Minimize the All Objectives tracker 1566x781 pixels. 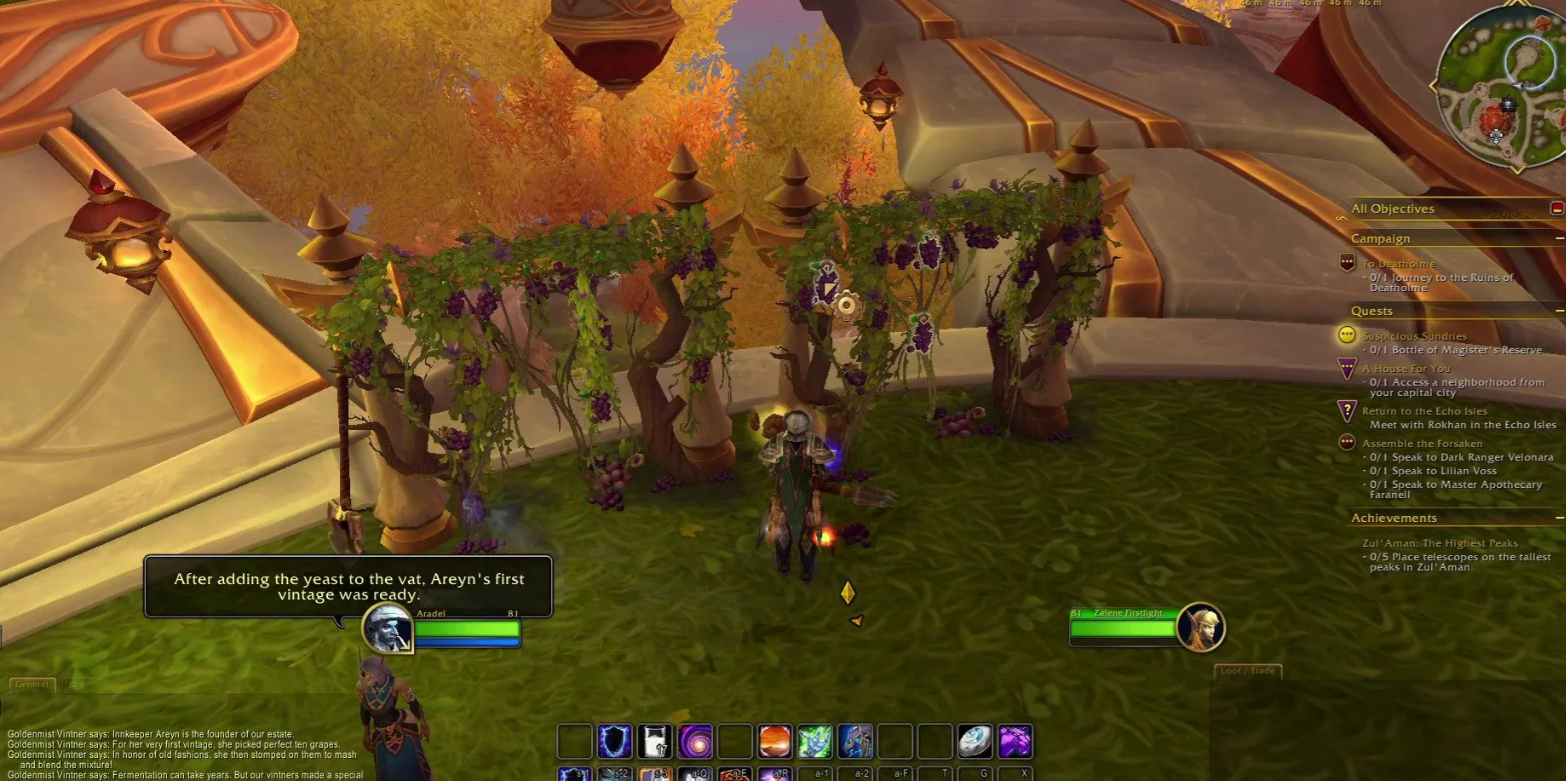[x=1556, y=208]
